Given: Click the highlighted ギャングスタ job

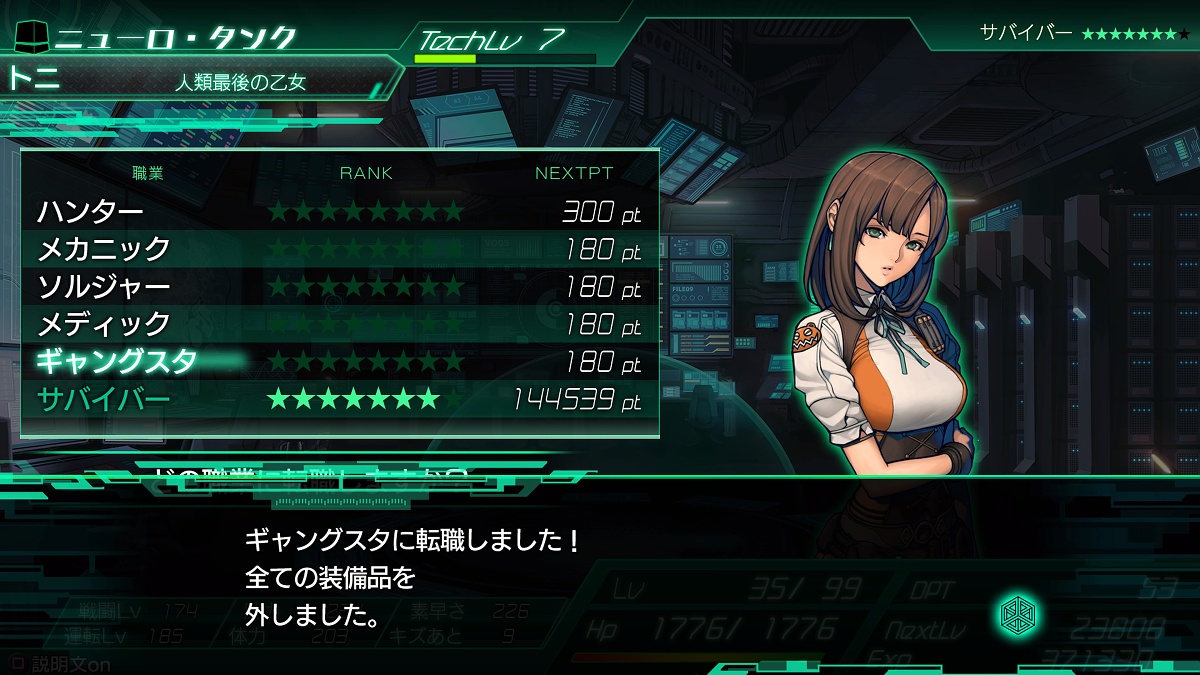Looking at the screenshot, I should (340, 362).
